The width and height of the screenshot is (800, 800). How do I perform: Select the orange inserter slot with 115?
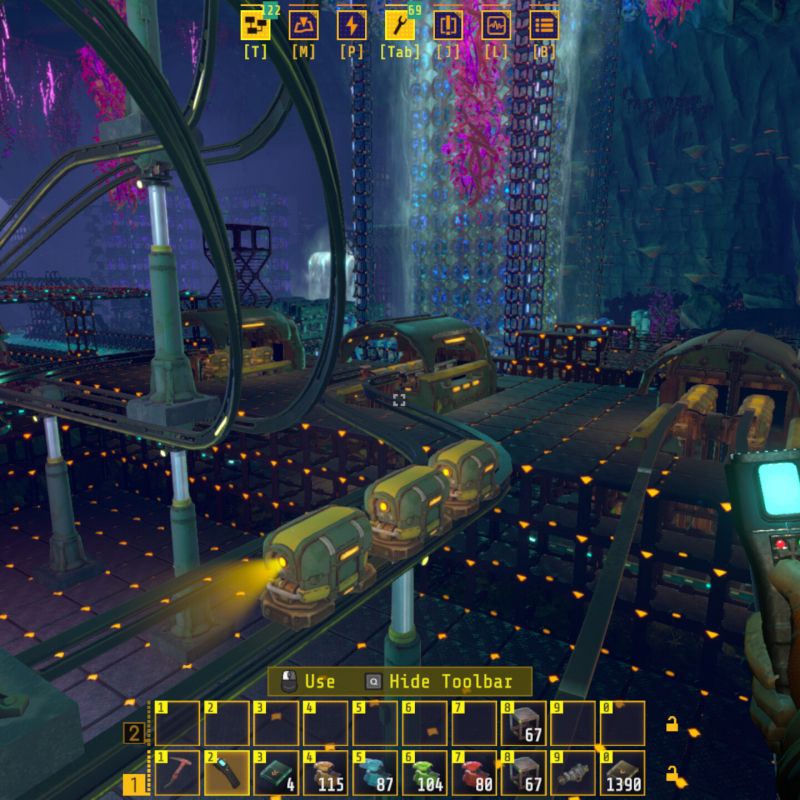[x=325, y=772]
